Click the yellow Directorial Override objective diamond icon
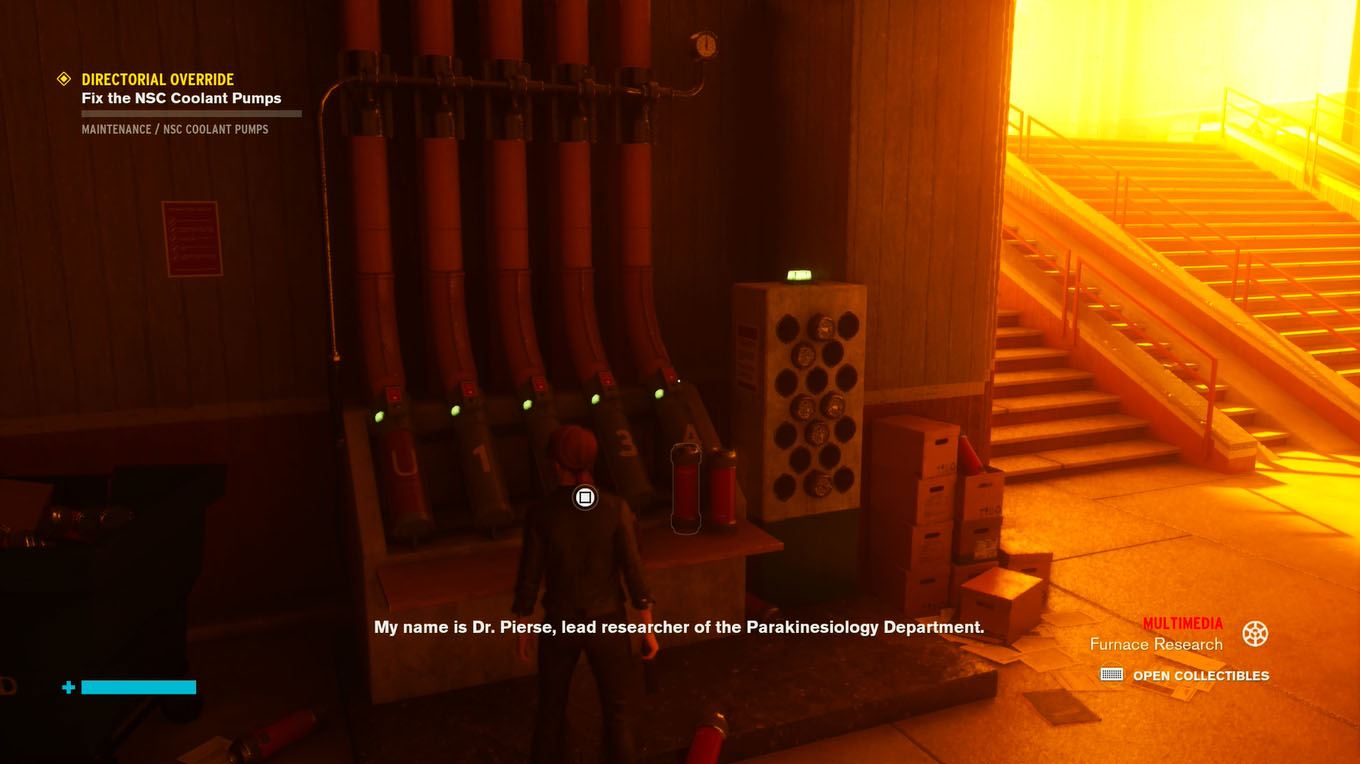This screenshot has width=1360, height=764. click(64, 79)
